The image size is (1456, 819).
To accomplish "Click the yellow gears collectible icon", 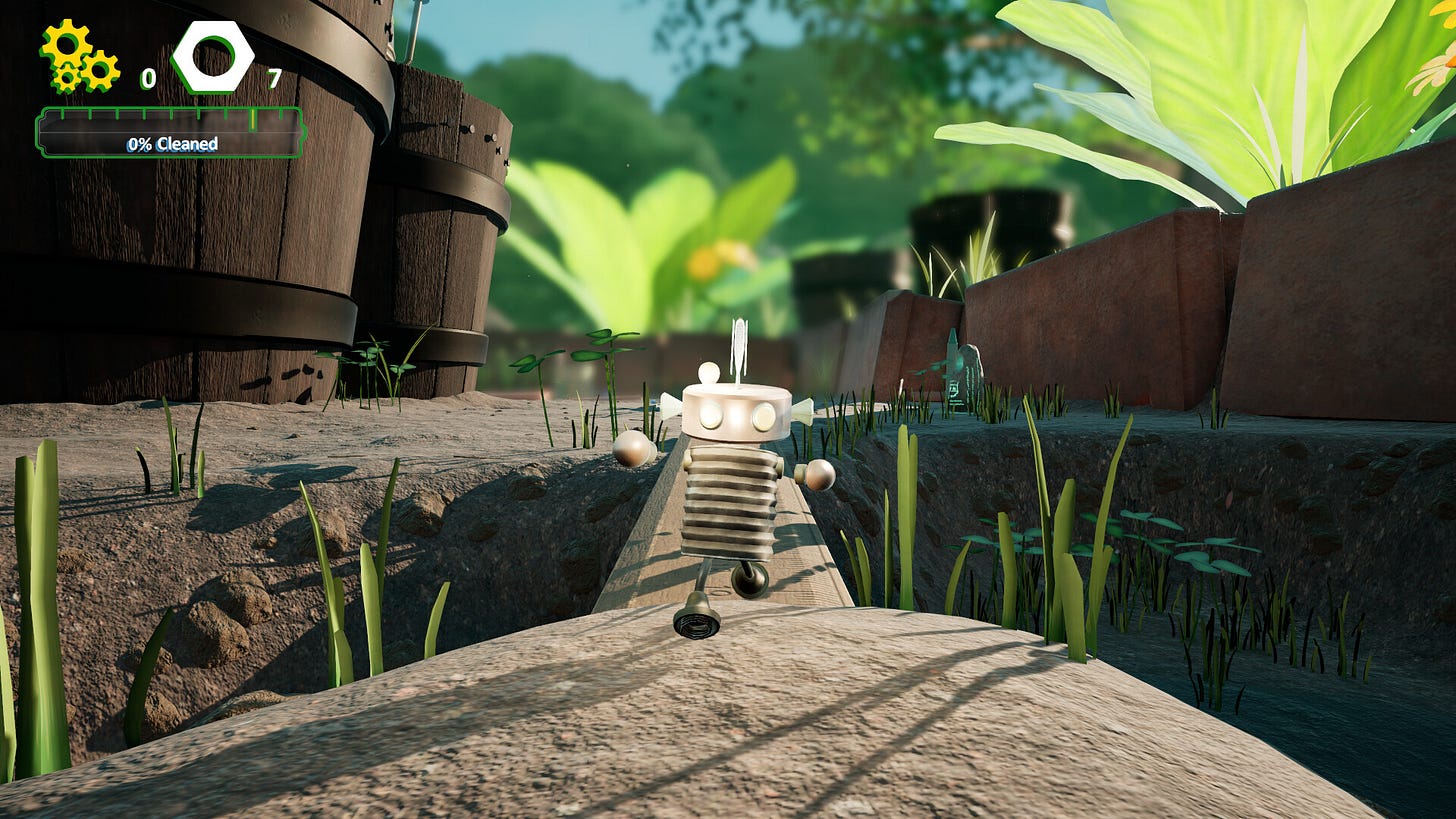I will 79,57.
